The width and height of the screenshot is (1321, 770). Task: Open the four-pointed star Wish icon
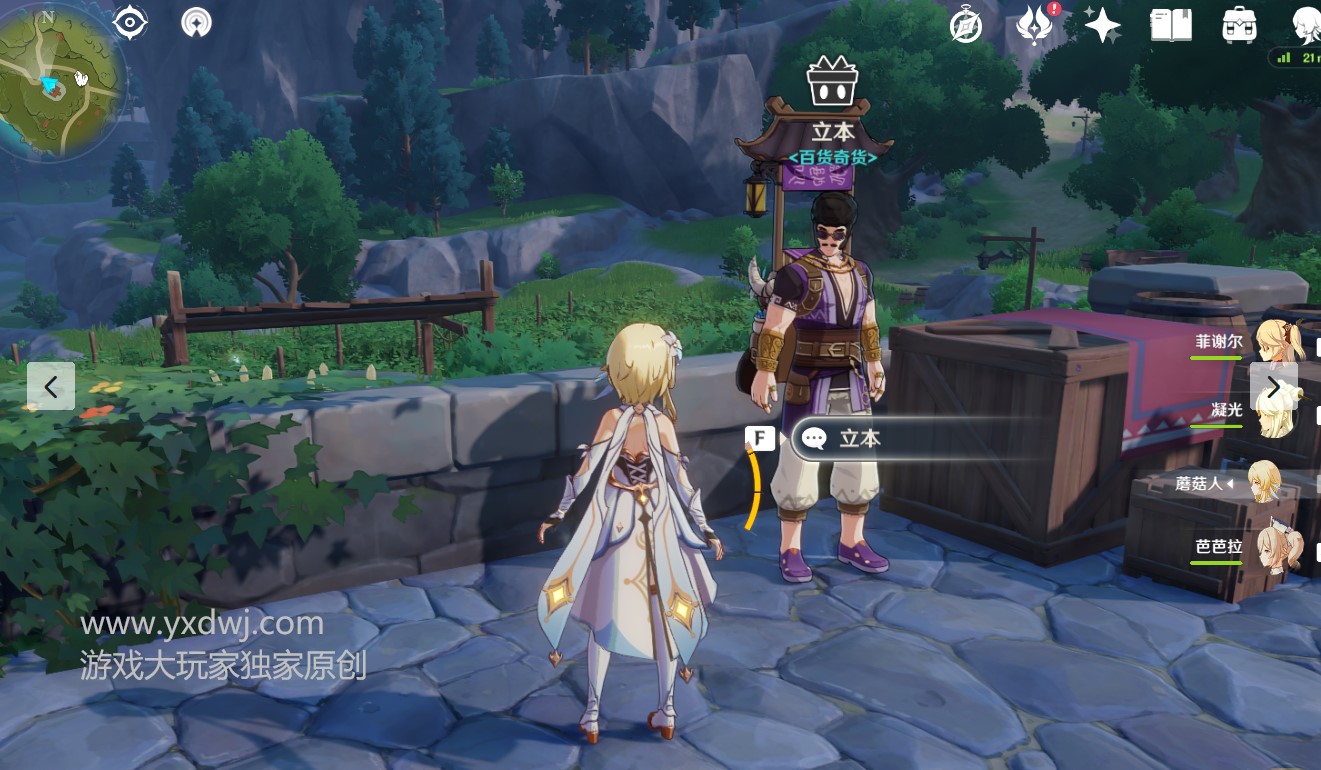1102,25
